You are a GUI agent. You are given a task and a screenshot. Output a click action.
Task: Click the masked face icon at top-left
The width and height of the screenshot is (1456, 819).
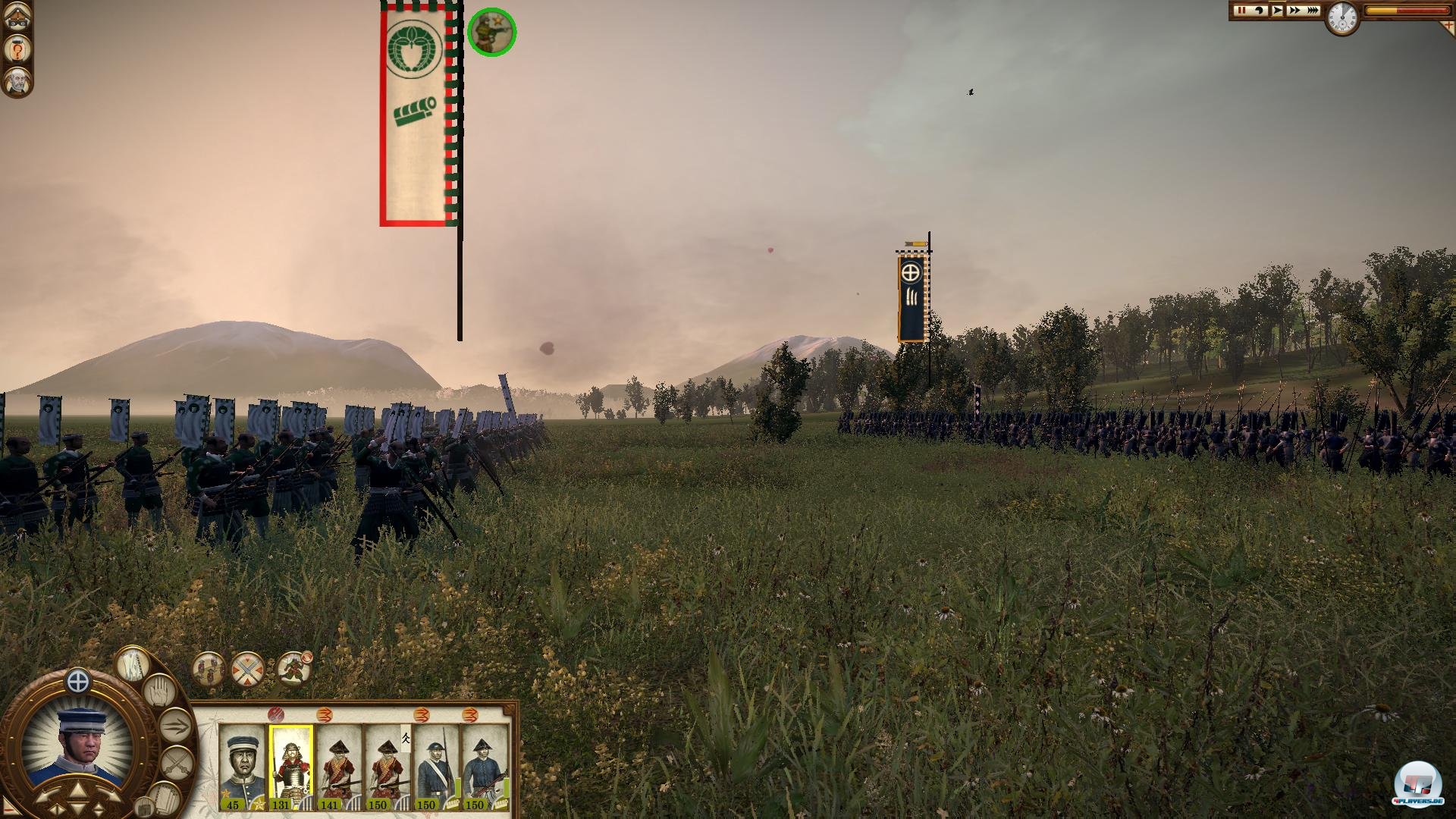[17, 19]
